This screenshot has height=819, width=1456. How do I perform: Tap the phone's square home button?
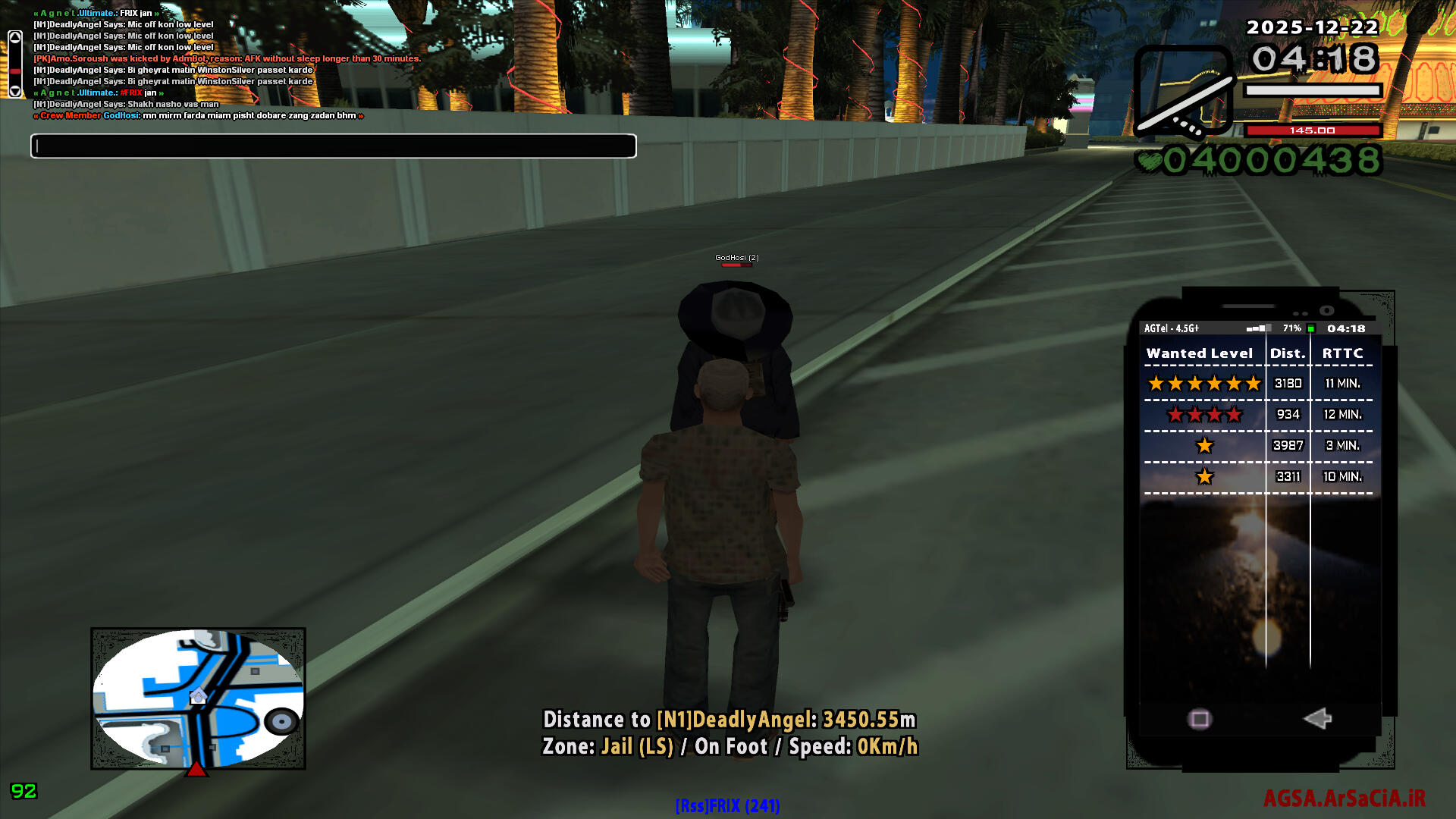coord(1200,719)
